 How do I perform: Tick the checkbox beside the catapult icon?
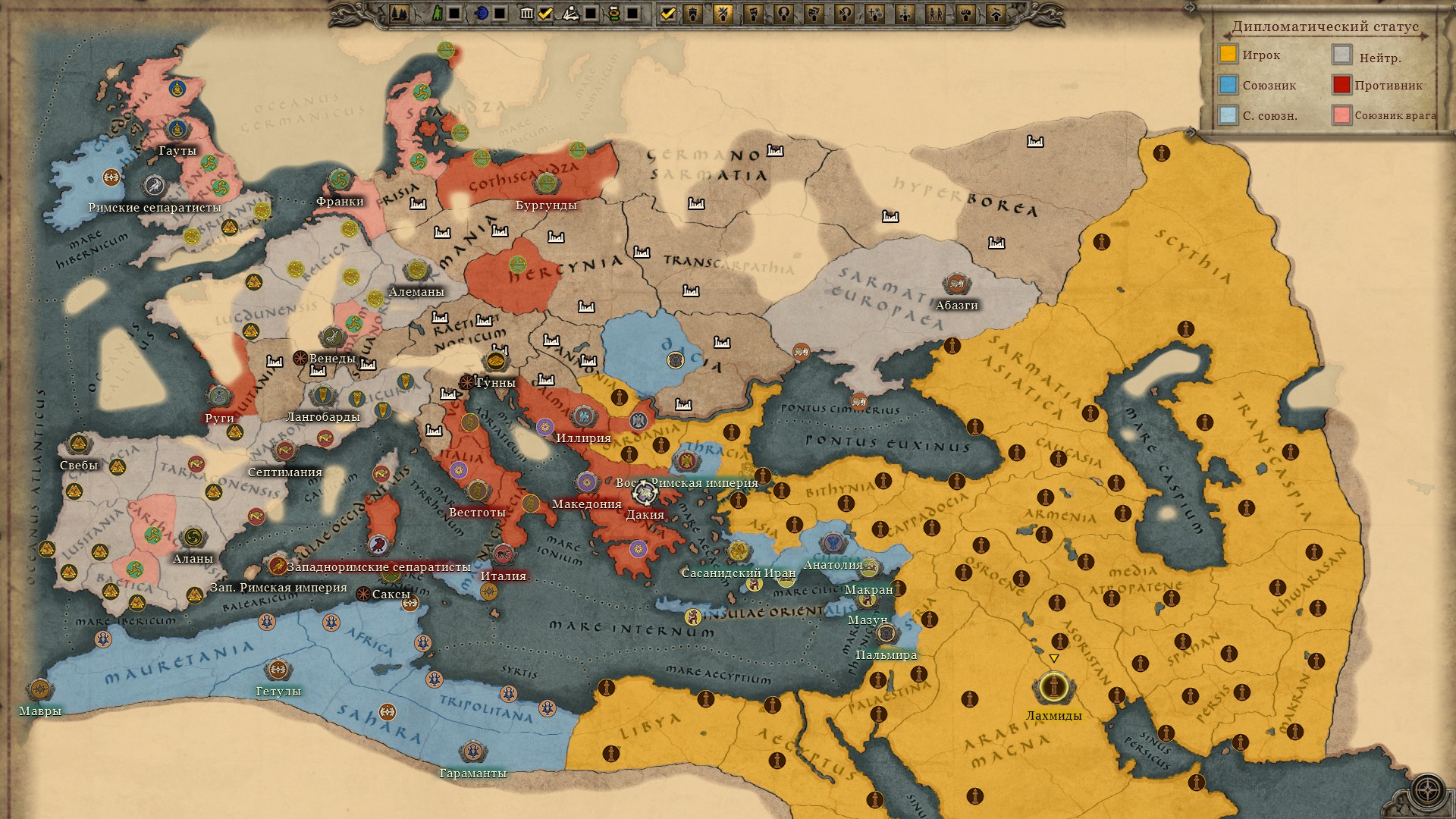(x=591, y=13)
